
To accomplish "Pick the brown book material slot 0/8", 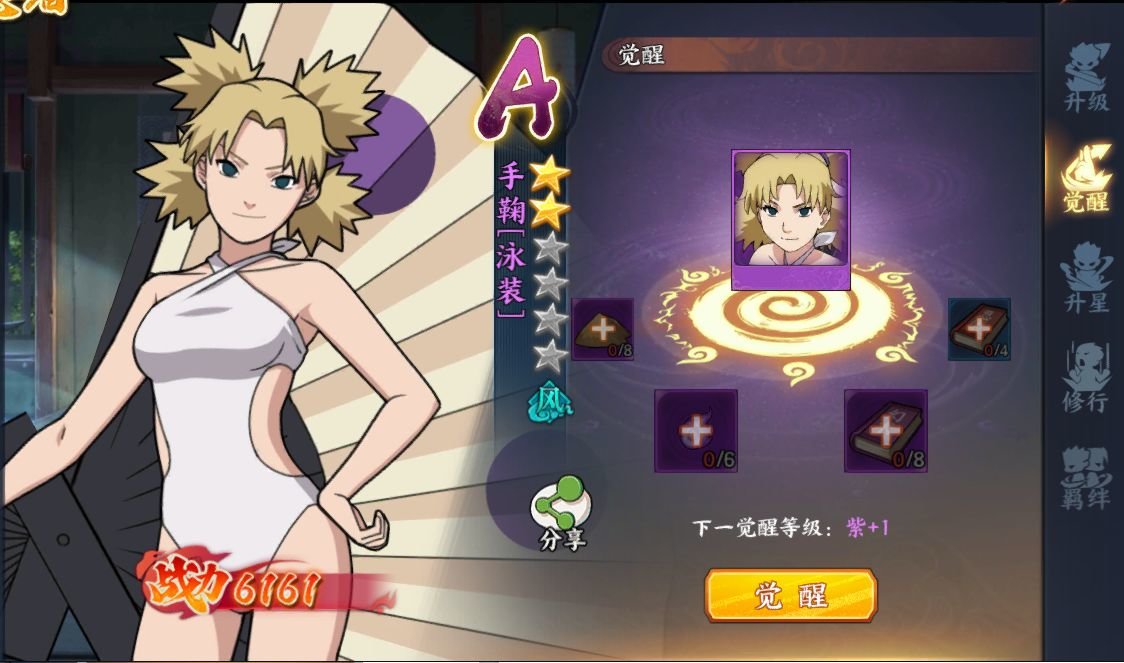I will 885,430.
